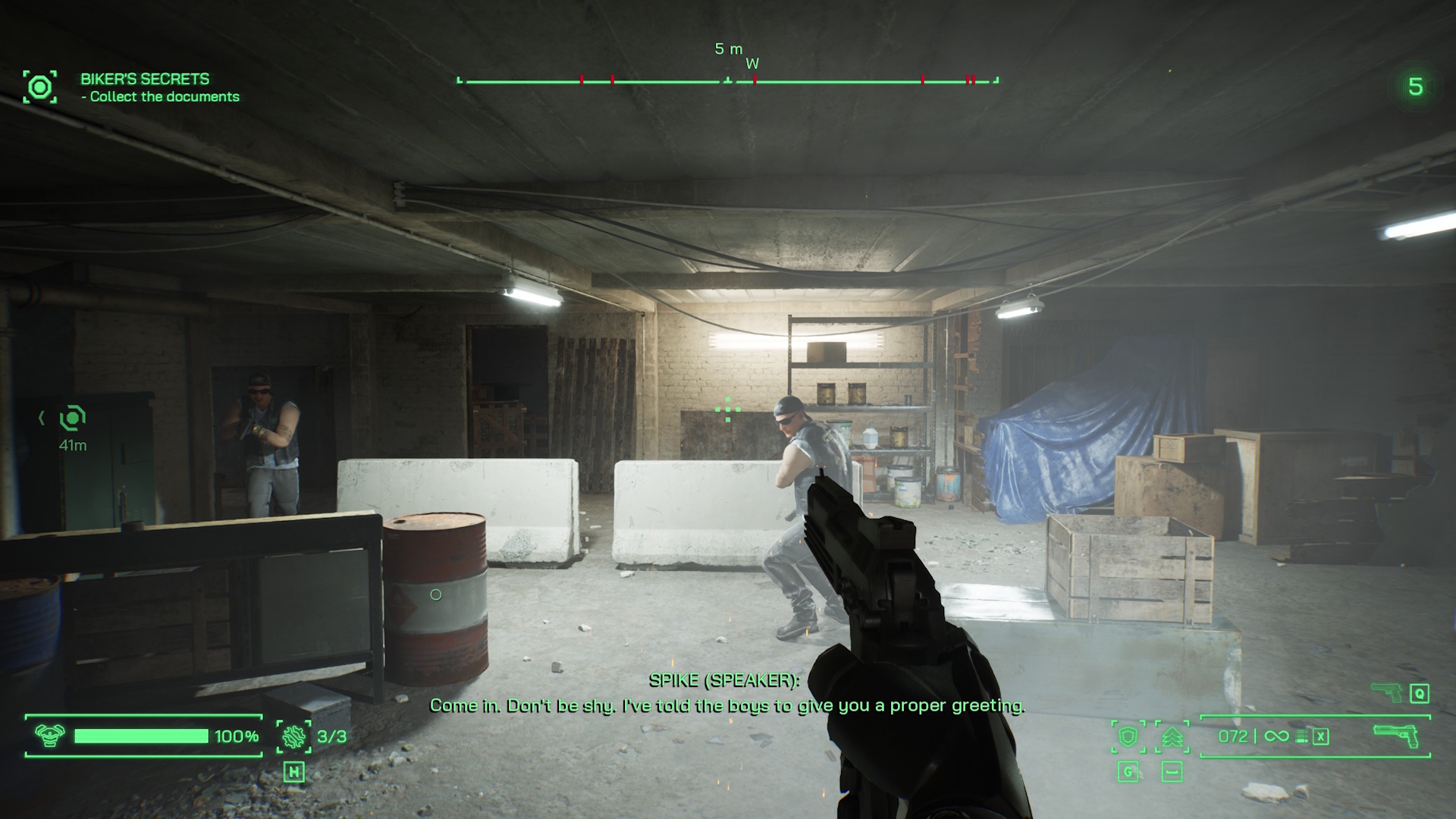1456x819 pixels.
Task: Use the gear-shaped repair charge icon
Action: [293, 736]
